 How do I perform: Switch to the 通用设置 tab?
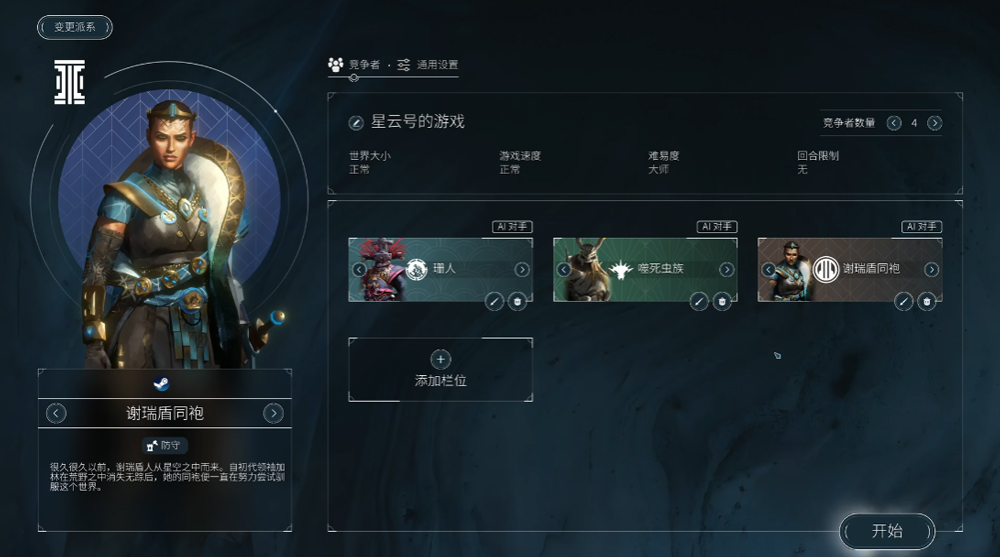tap(428, 65)
